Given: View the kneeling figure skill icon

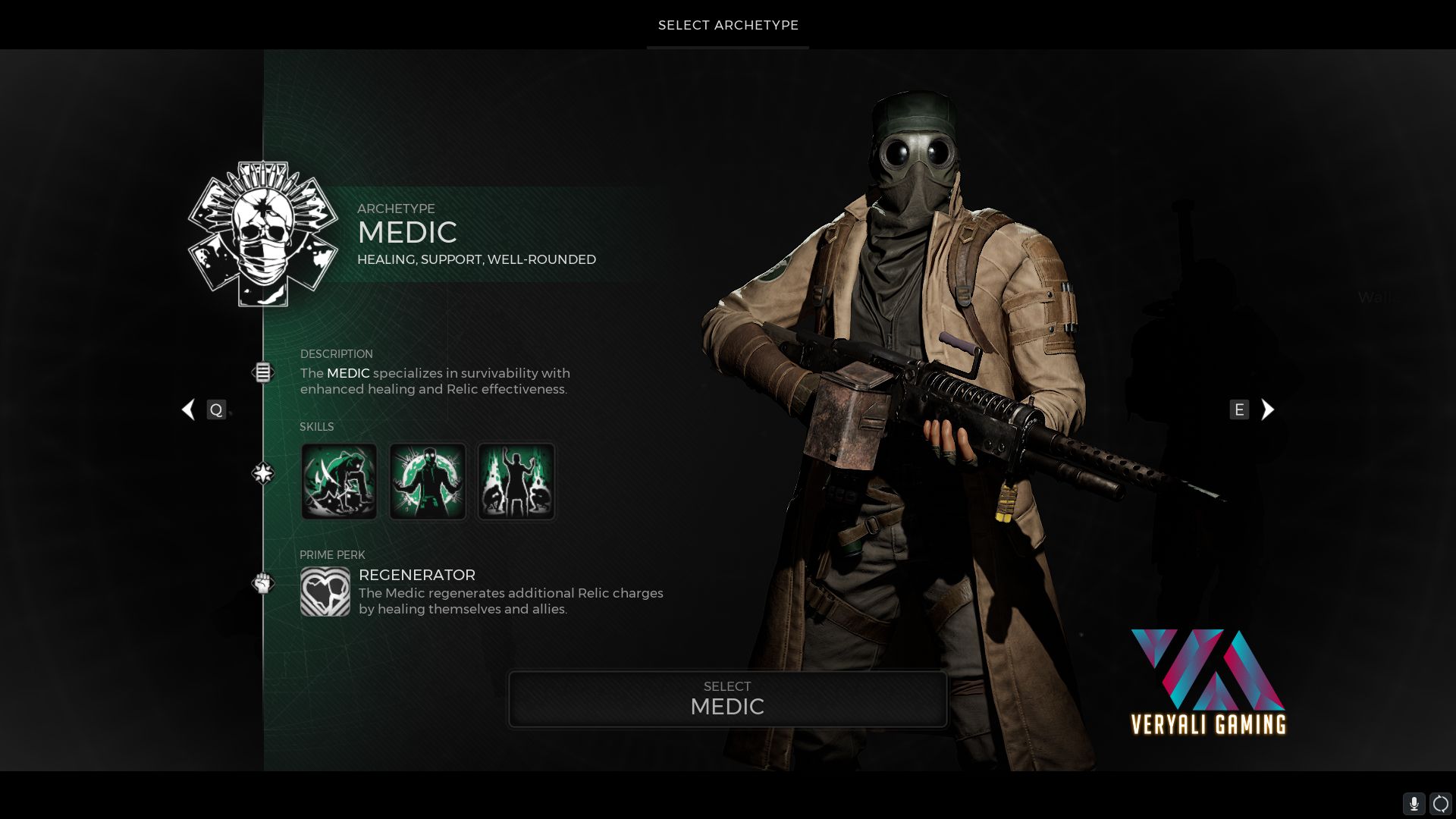Looking at the screenshot, I should coord(339,482).
